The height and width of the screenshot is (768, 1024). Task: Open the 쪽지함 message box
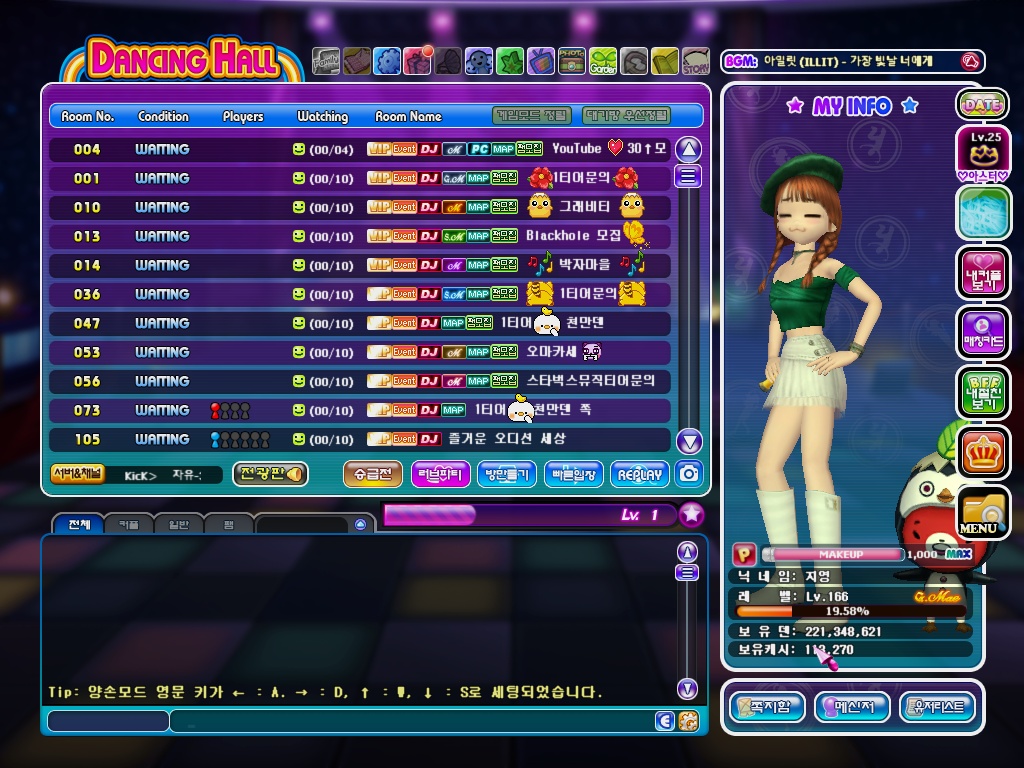[x=767, y=707]
